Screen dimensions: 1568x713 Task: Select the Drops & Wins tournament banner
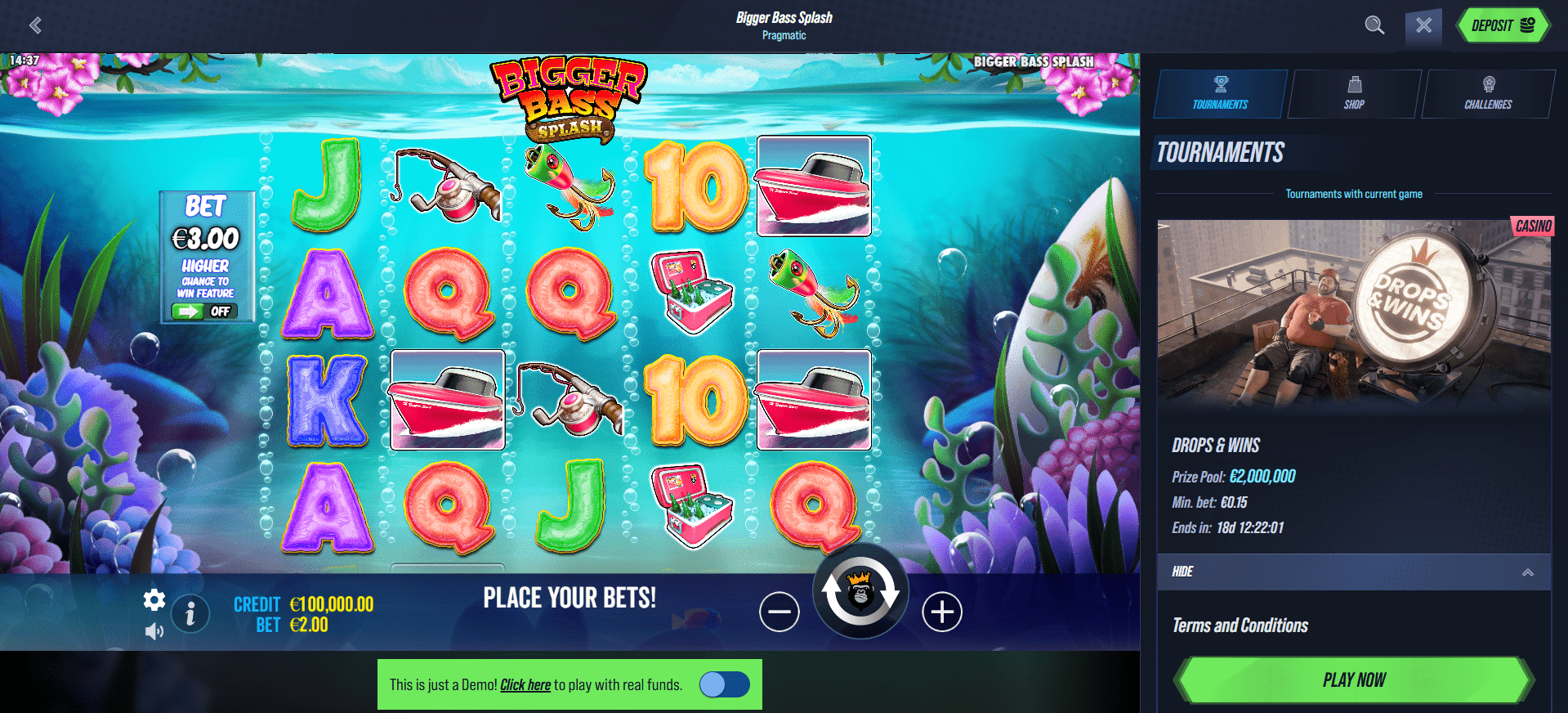[x=1354, y=315]
